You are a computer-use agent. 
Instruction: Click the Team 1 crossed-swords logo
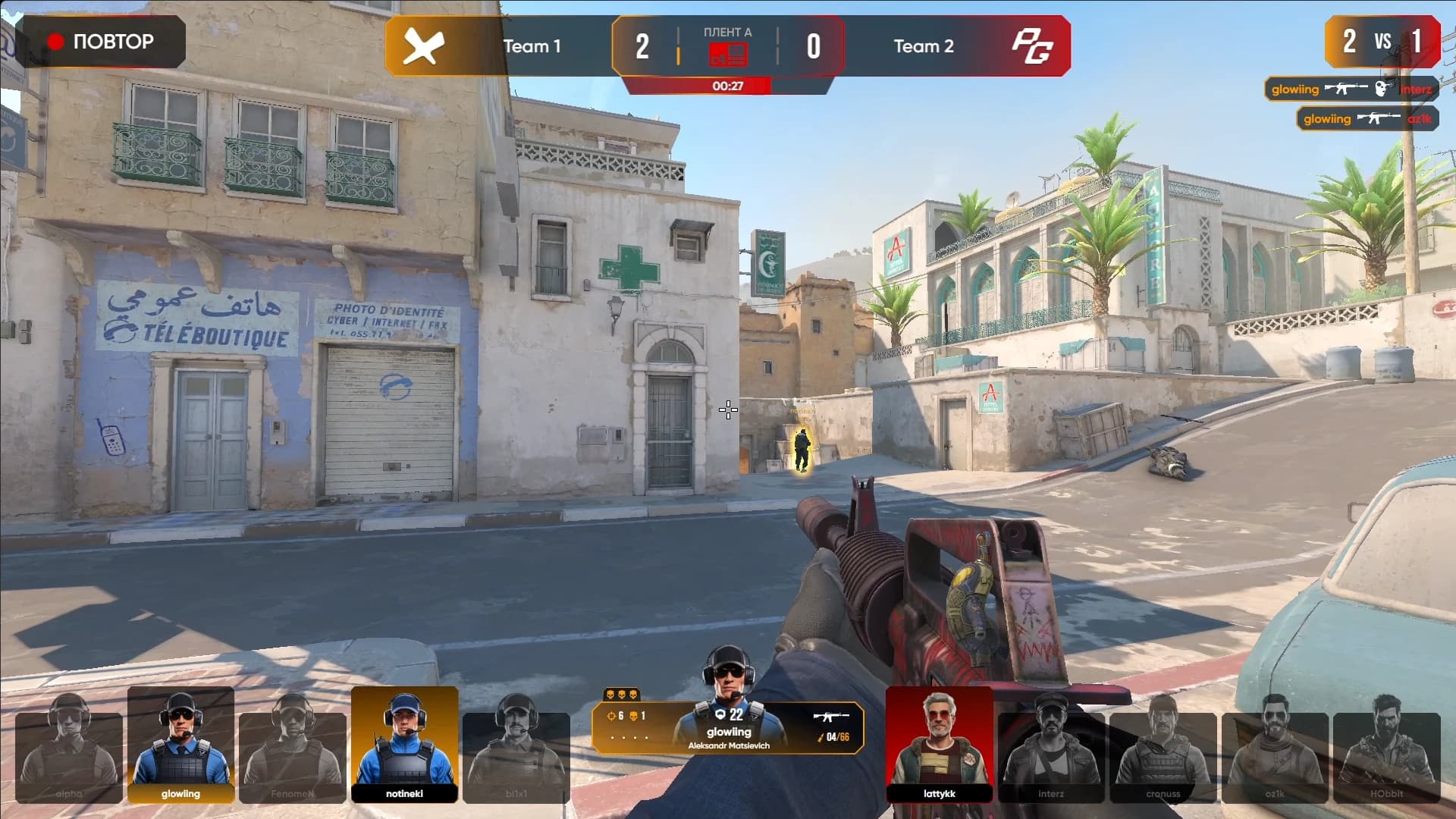[x=423, y=46]
